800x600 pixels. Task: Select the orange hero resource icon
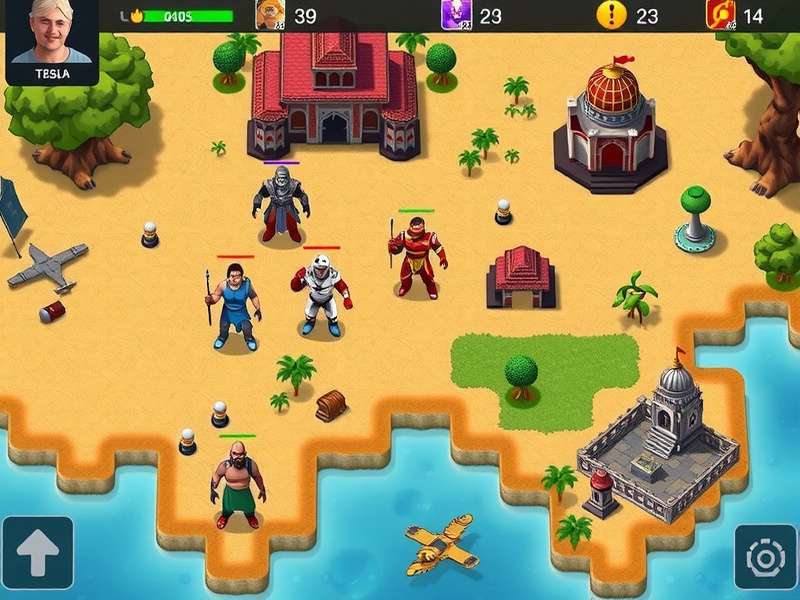[x=270, y=15]
